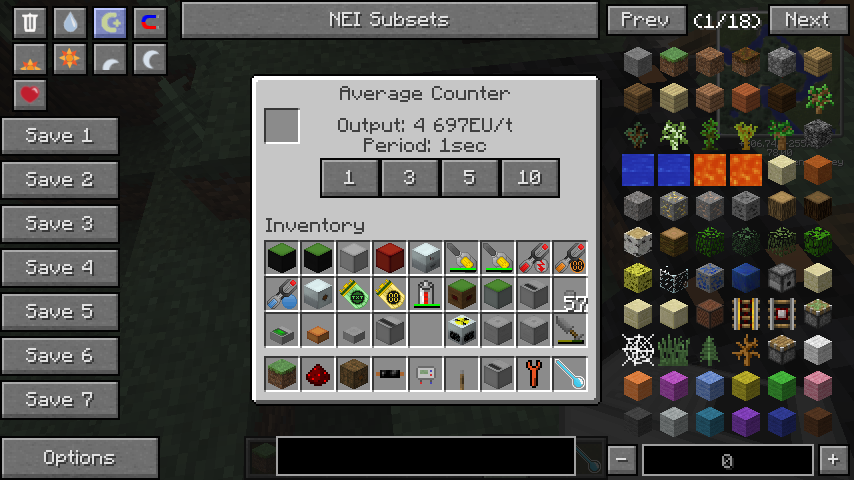
Task: Open the NEI Options menu
Action: tap(79, 458)
